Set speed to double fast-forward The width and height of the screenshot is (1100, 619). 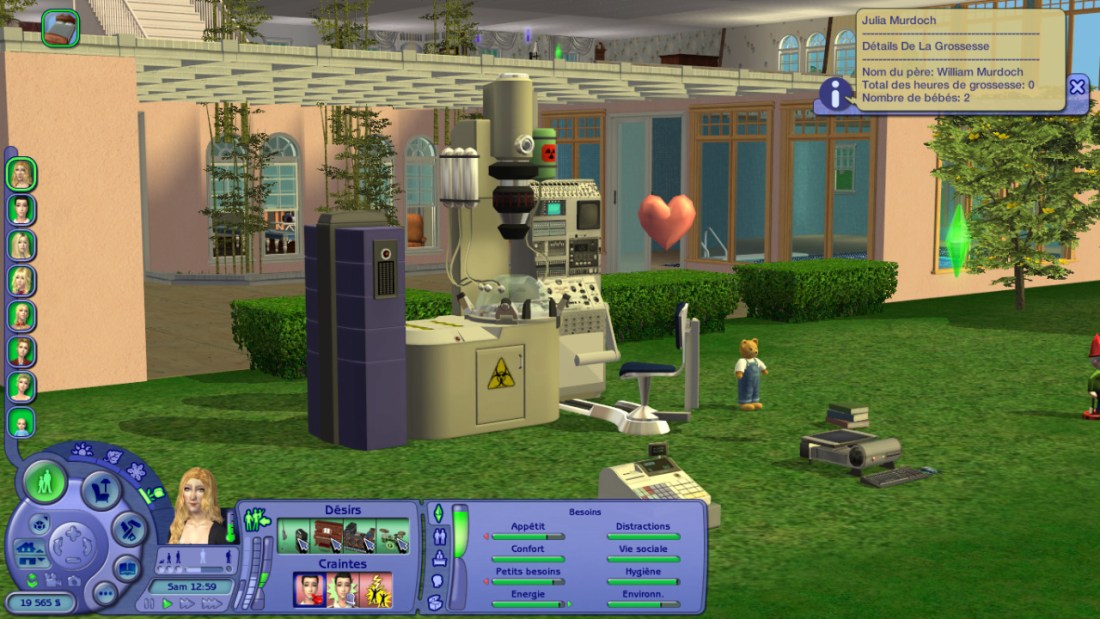(x=187, y=604)
